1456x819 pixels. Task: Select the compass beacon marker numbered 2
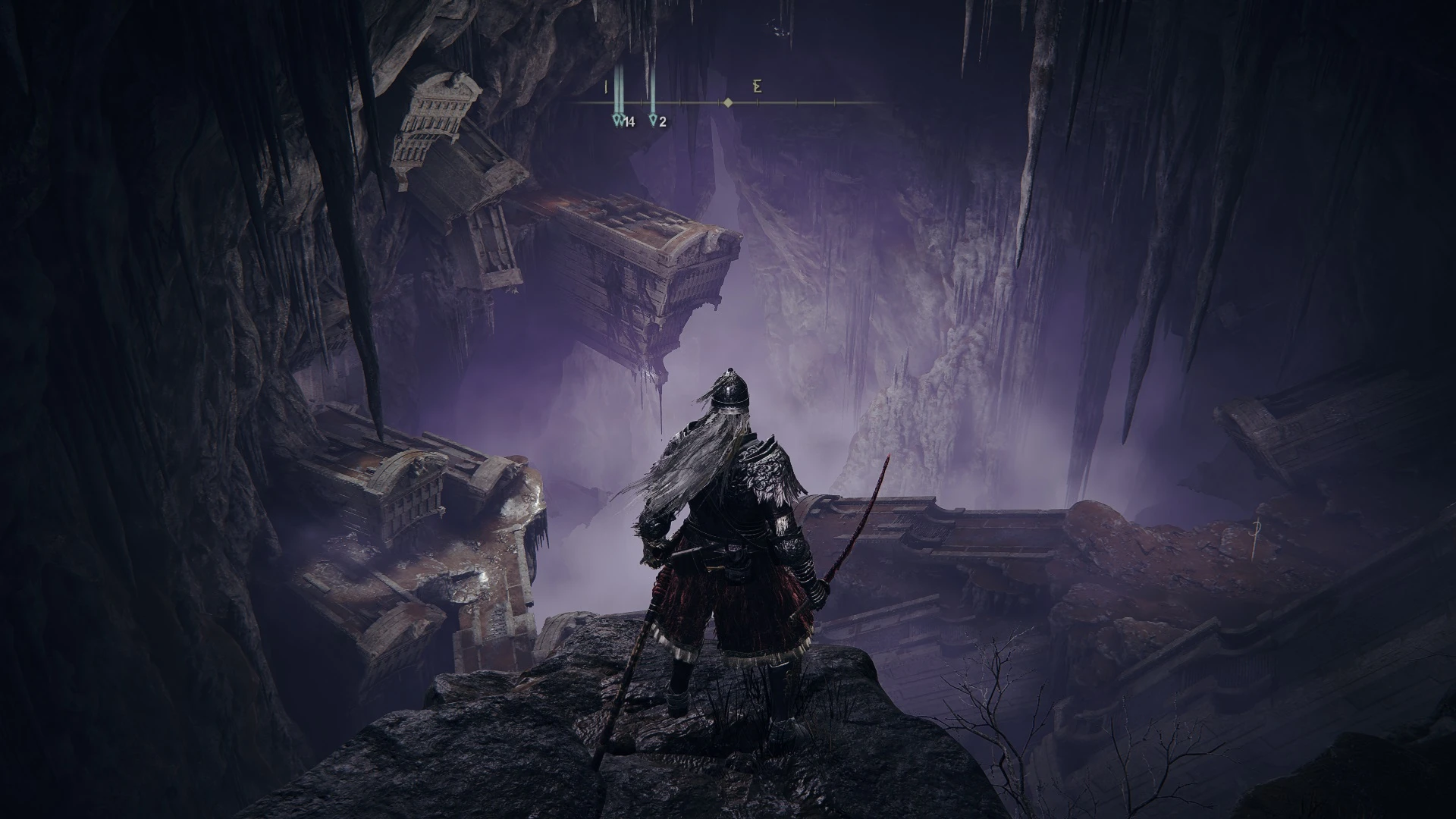click(x=654, y=121)
